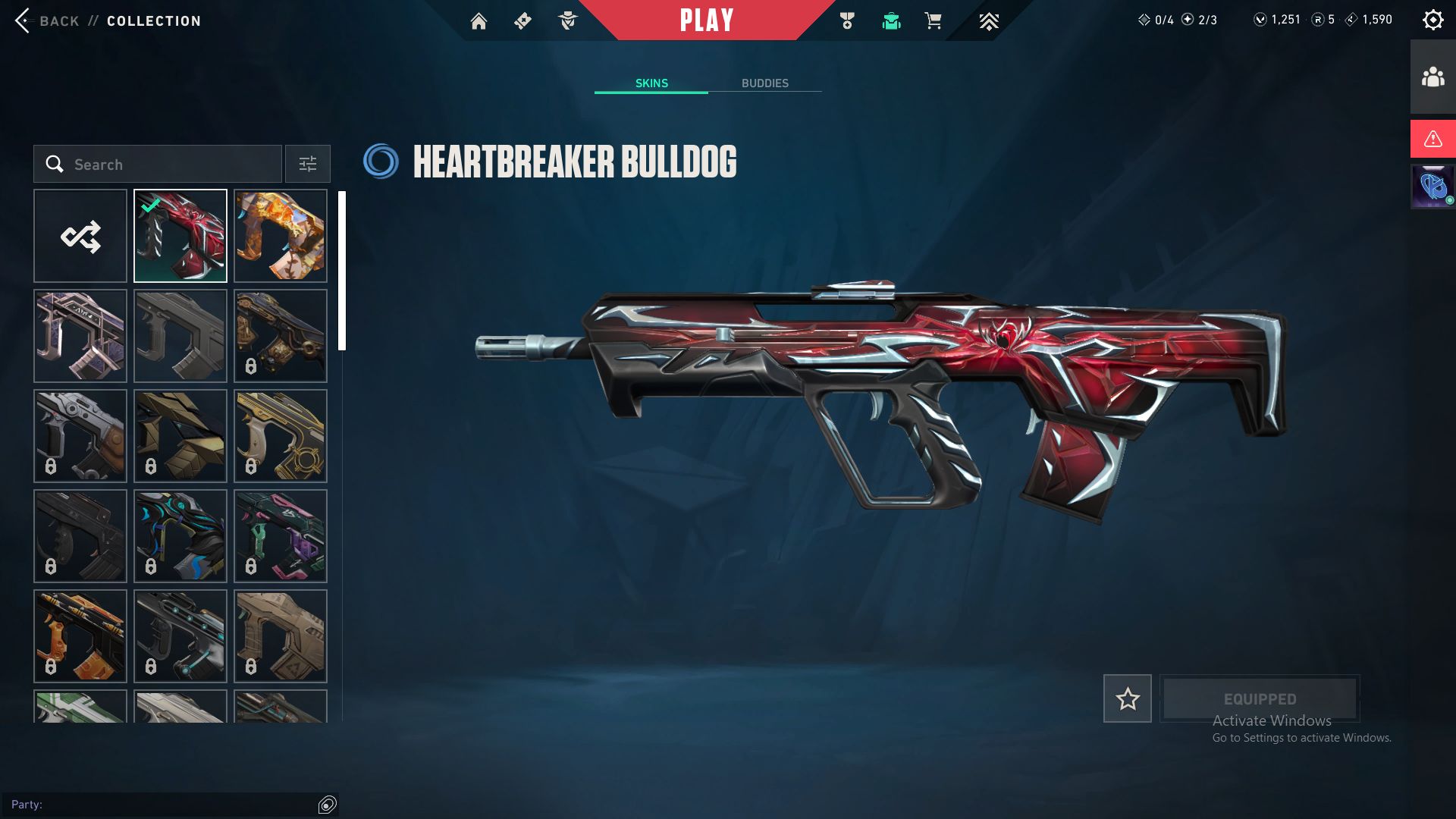Open the collection agents icon

567,21
